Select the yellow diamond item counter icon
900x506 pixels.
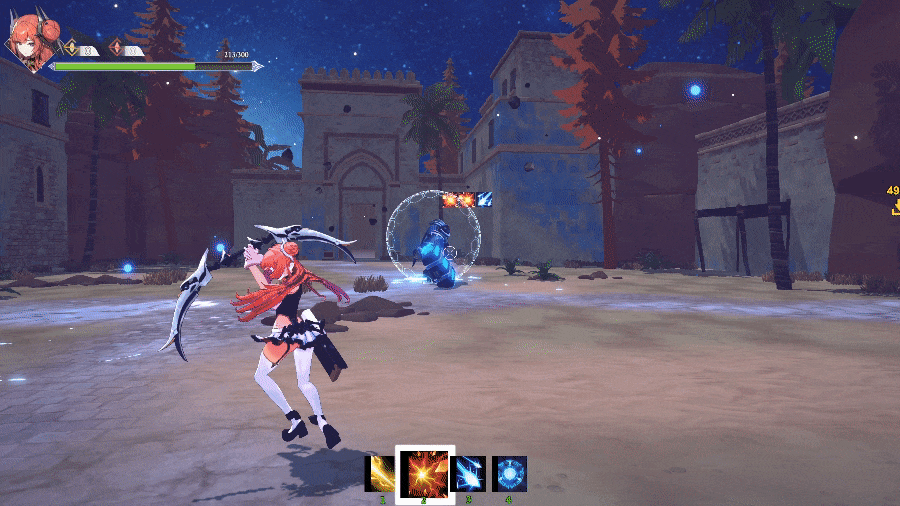[71, 48]
